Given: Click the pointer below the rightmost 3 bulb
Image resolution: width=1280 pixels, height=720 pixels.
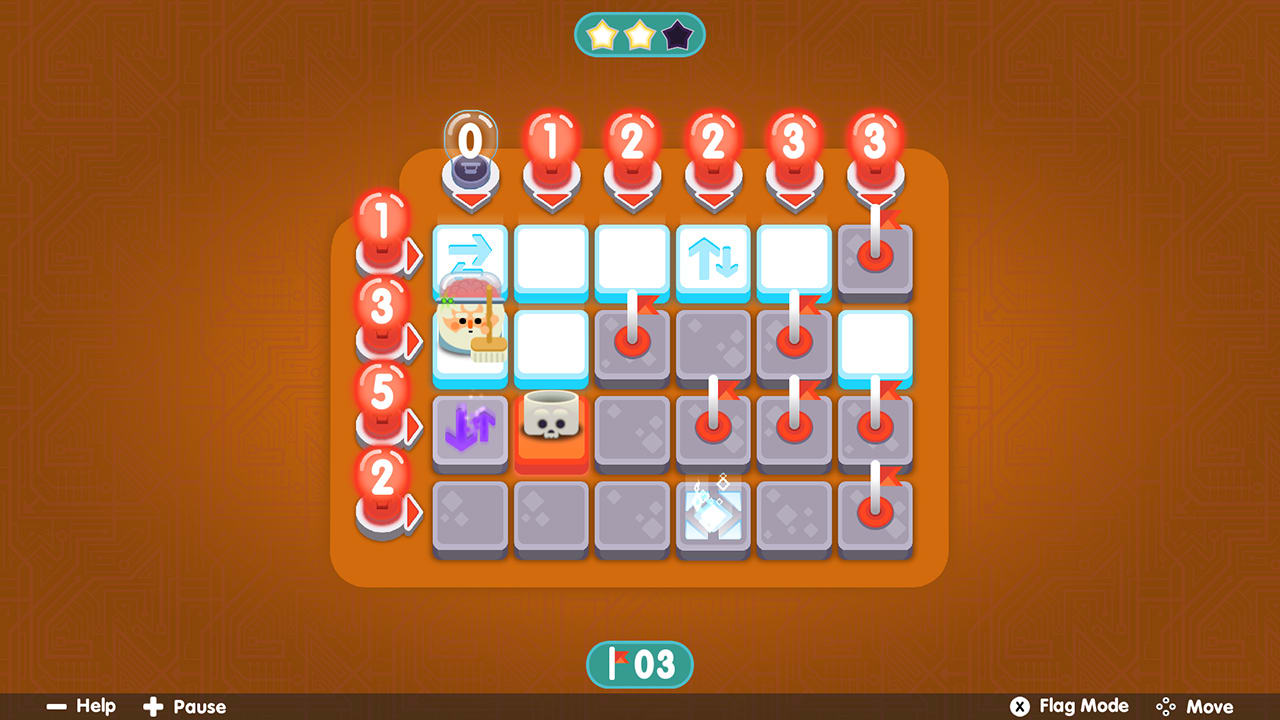Looking at the screenshot, I should (x=875, y=197).
